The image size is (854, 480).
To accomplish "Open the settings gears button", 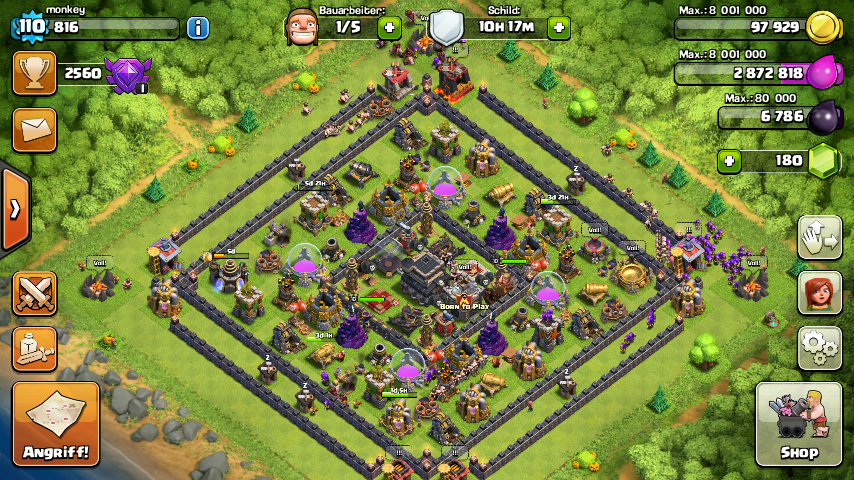I will point(819,348).
